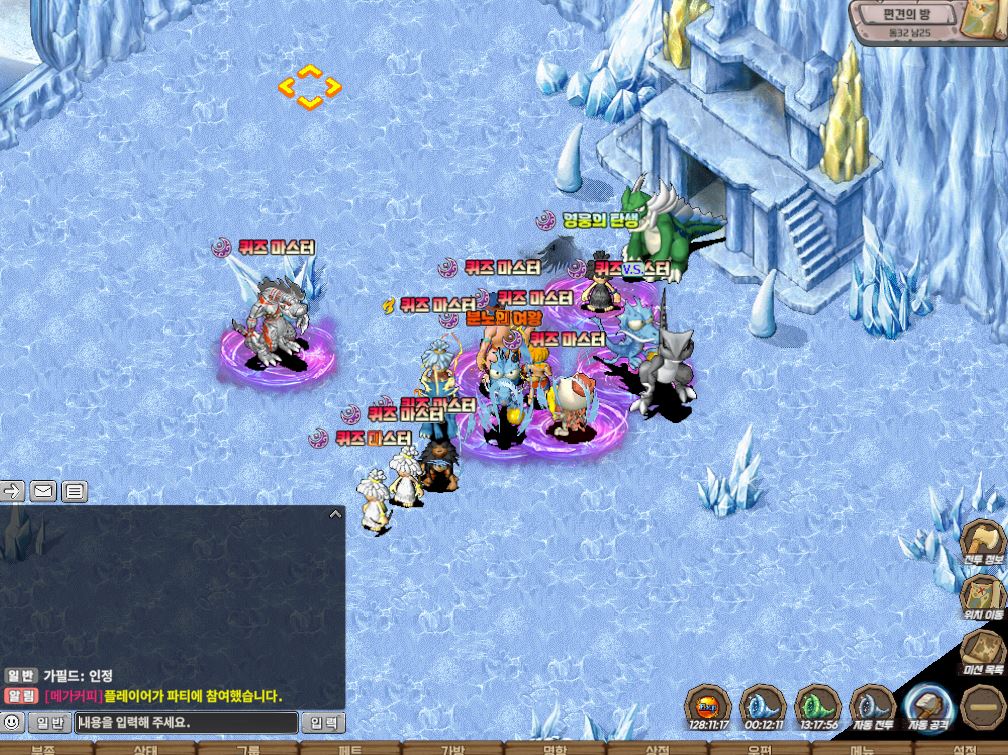
Task: Send chat with the 입력 button
Action: point(323,722)
